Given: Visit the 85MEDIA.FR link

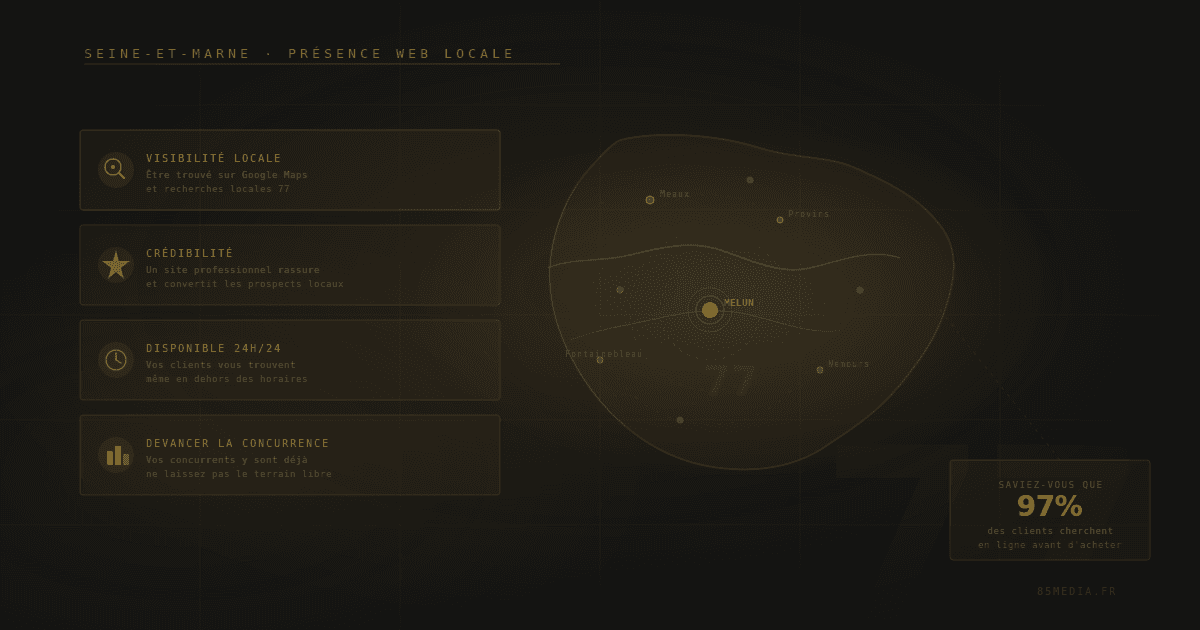Looking at the screenshot, I should 1077,592.
